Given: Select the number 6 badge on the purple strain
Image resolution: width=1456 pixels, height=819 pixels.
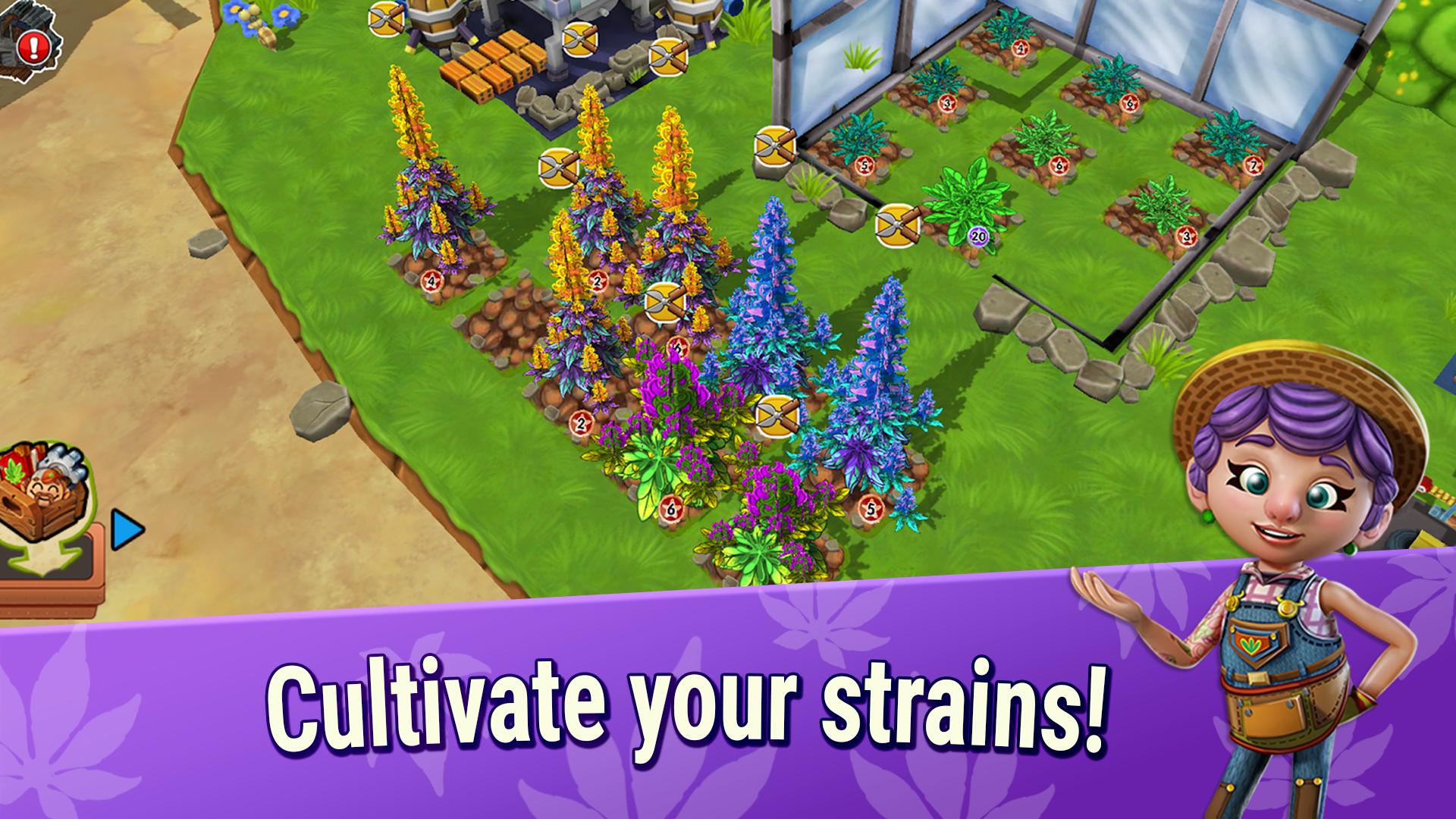Looking at the screenshot, I should click(x=670, y=510).
